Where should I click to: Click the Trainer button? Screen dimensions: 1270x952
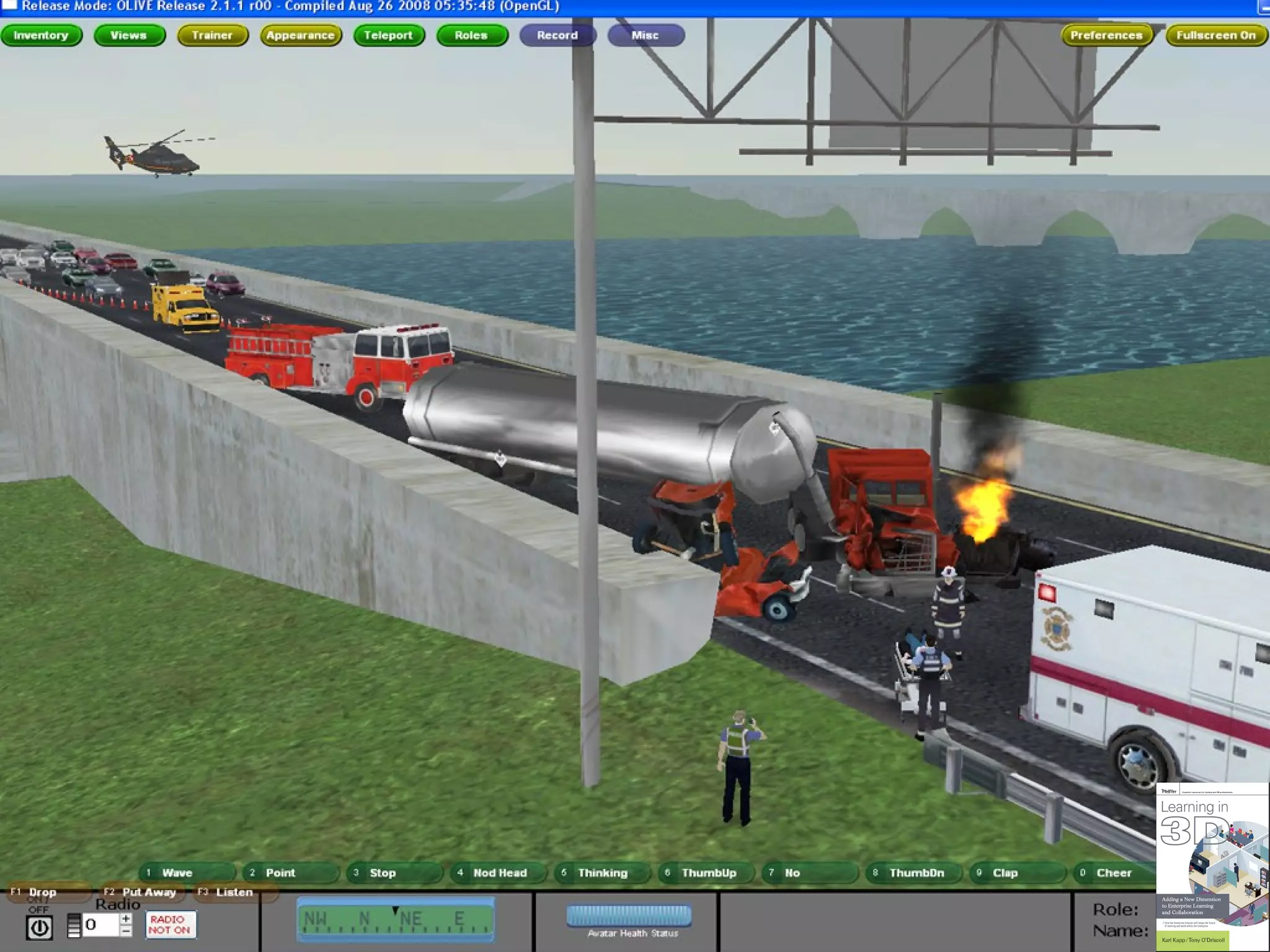(x=212, y=35)
